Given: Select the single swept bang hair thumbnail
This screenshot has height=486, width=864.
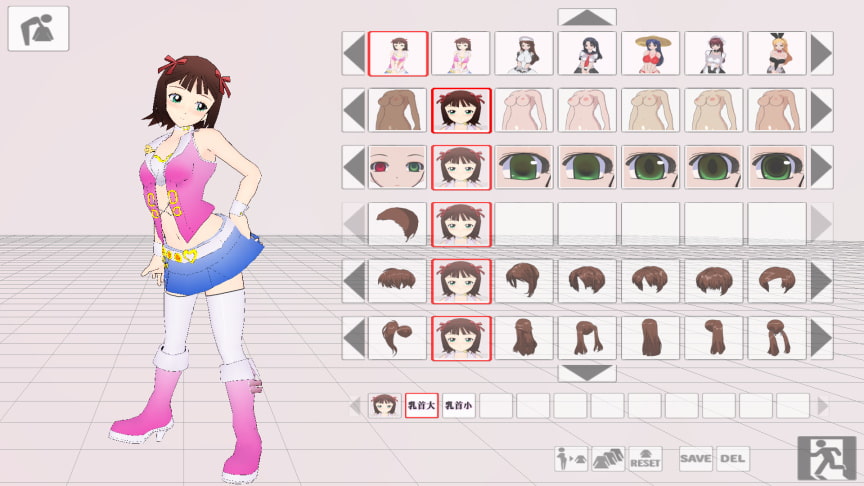Looking at the screenshot, I should [397, 224].
